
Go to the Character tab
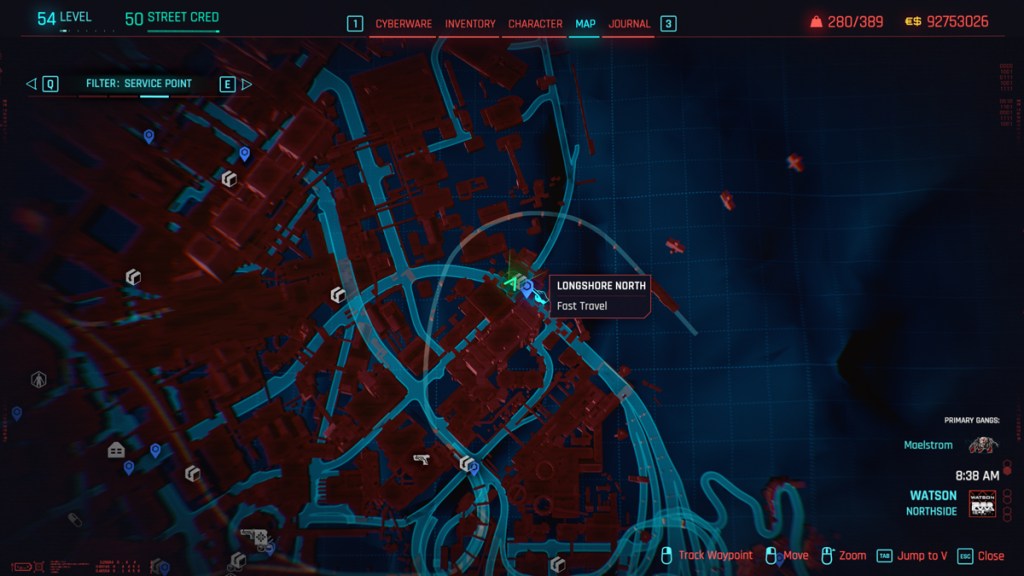534,23
